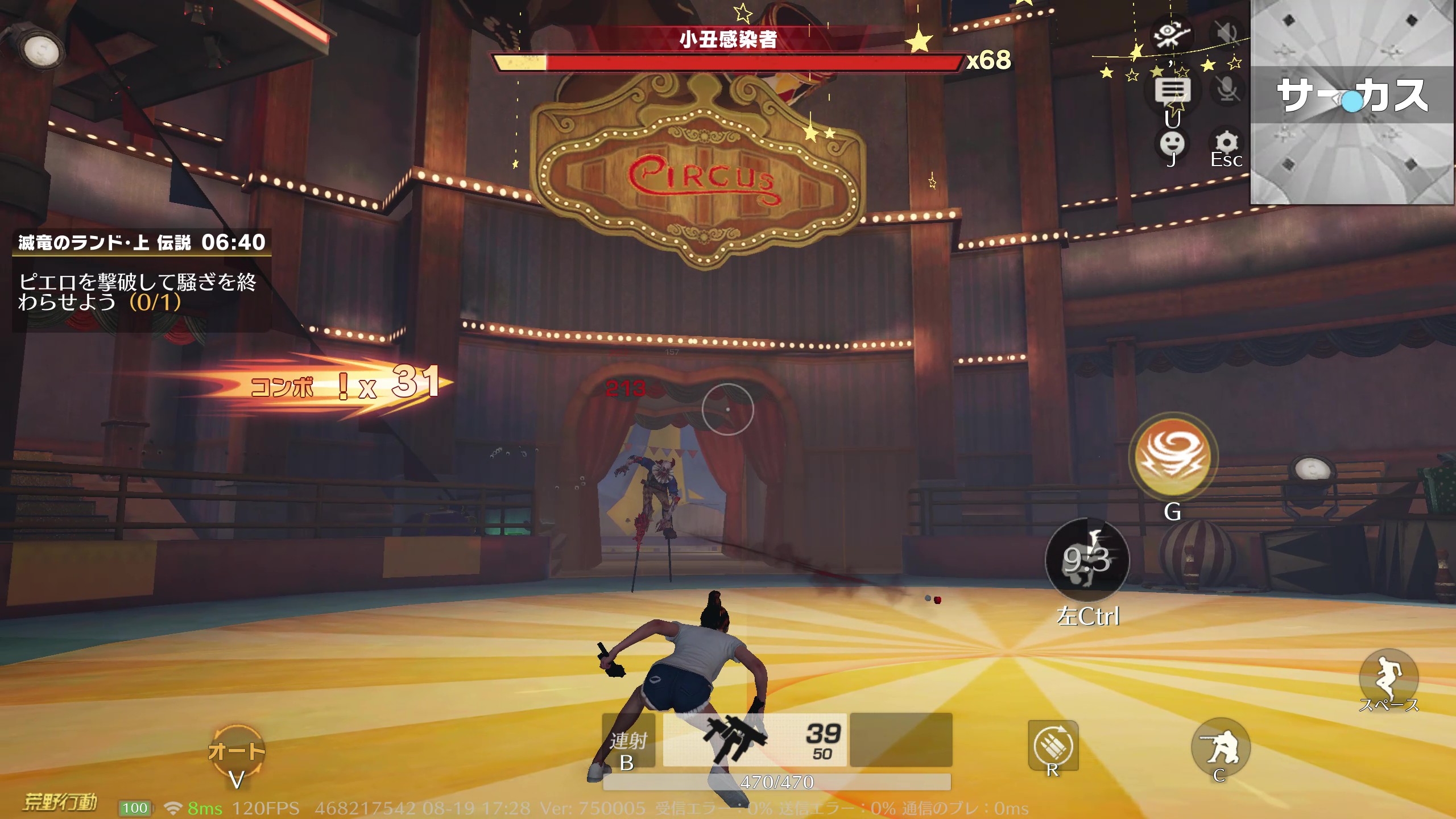Image resolution: width=1456 pixels, height=819 pixels.
Task: Open the chat message panel
Action: [1172, 90]
